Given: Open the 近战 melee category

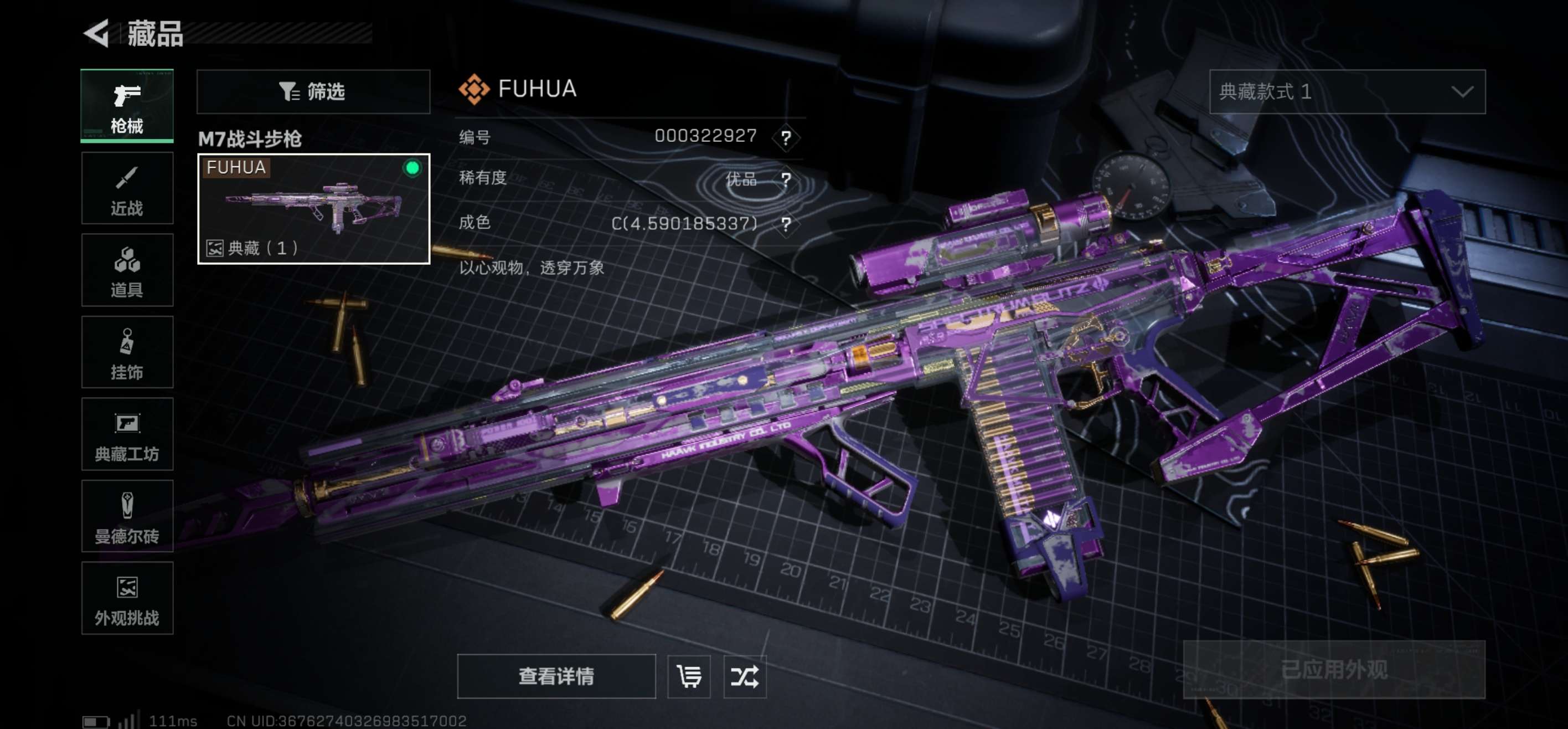Looking at the screenshot, I should 127,189.
